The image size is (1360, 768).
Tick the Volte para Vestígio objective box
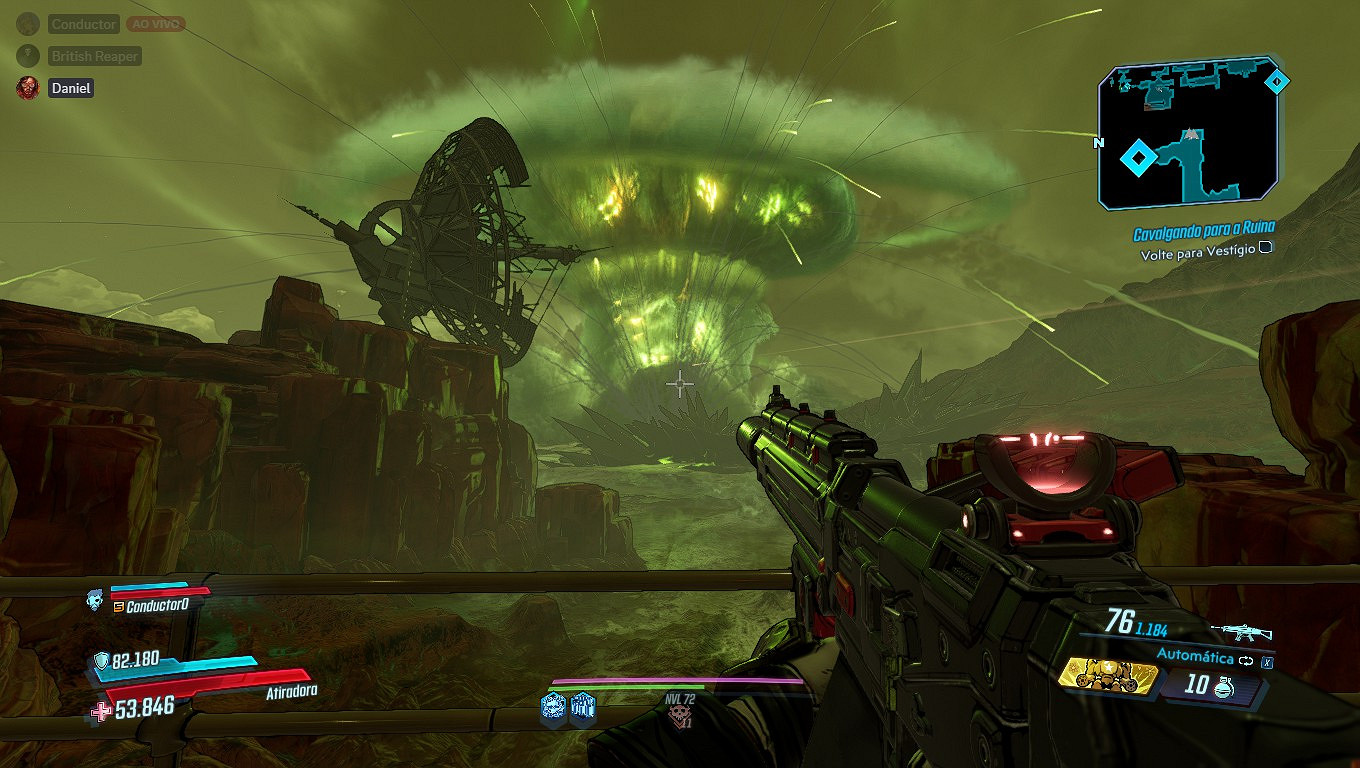(1266, 253)
